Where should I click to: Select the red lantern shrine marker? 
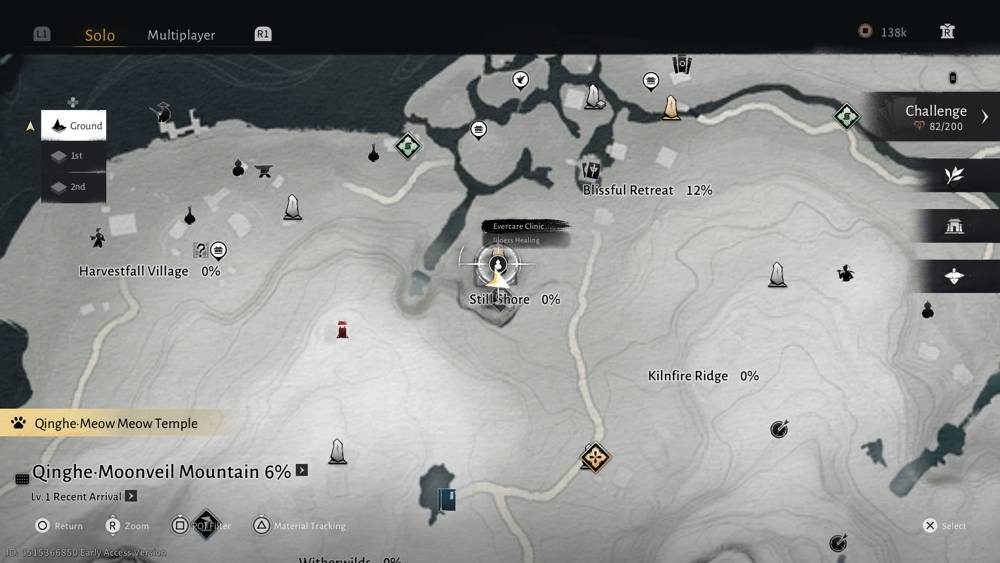pos(342,329)
